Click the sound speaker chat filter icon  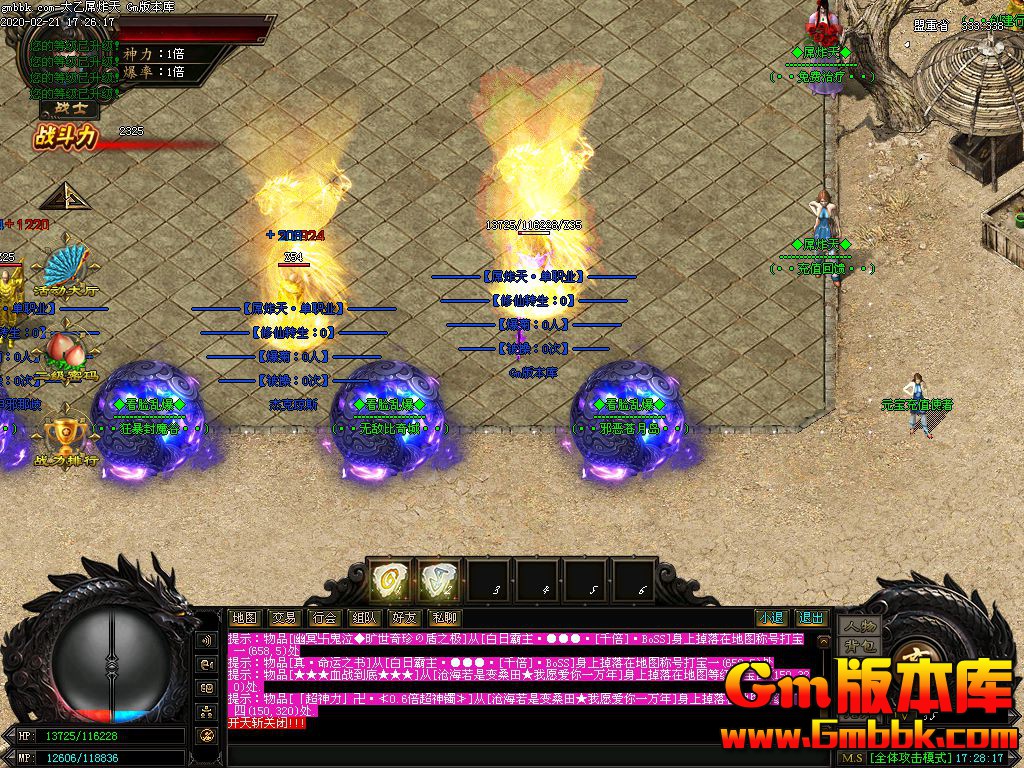coord(207,640)
